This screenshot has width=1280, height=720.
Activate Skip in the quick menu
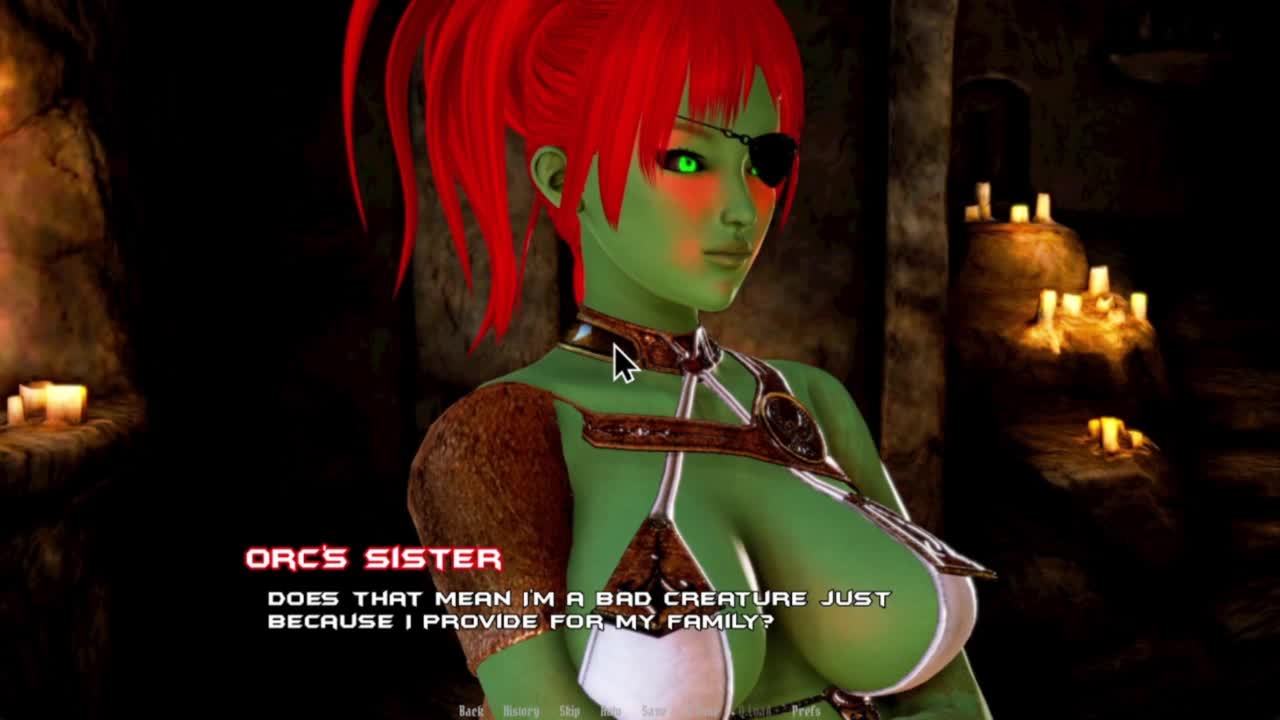[569, 711]
